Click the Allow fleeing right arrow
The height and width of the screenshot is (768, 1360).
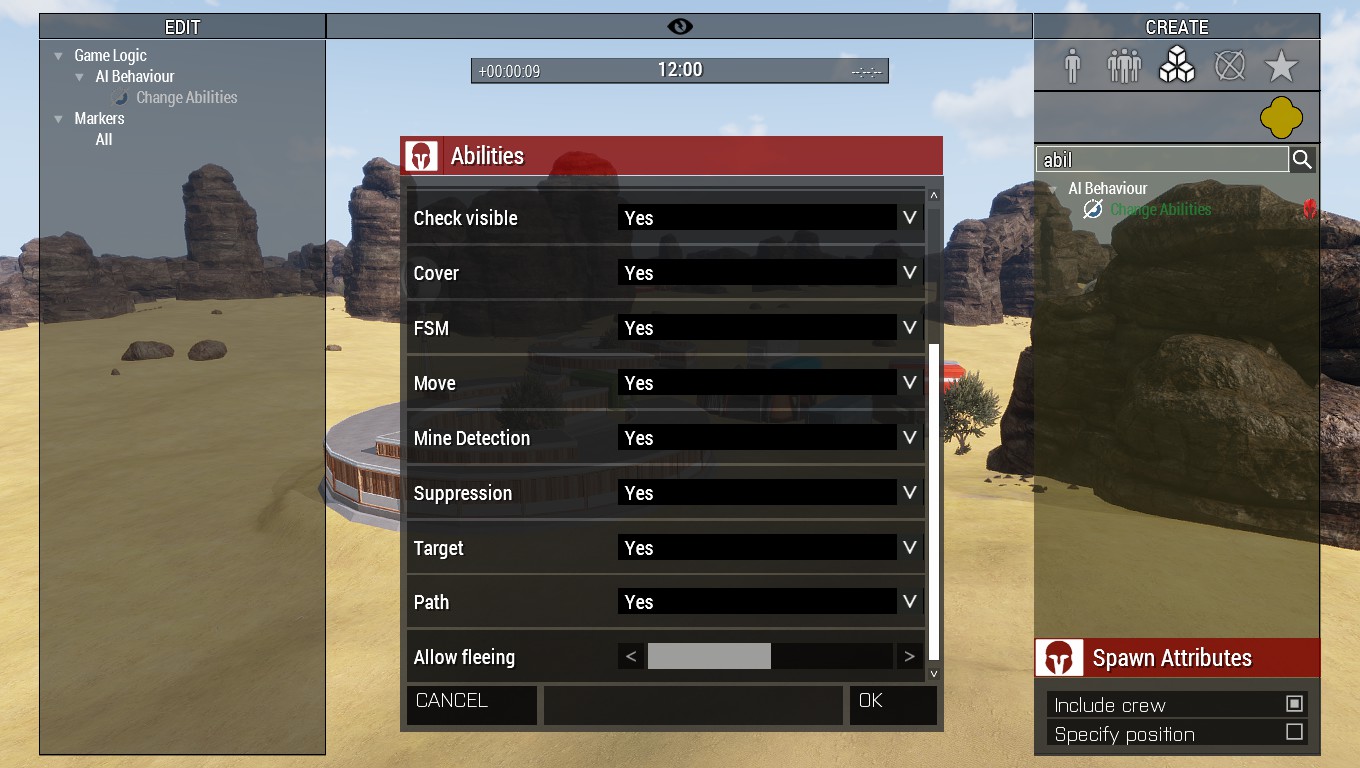(x=909, y=657)
